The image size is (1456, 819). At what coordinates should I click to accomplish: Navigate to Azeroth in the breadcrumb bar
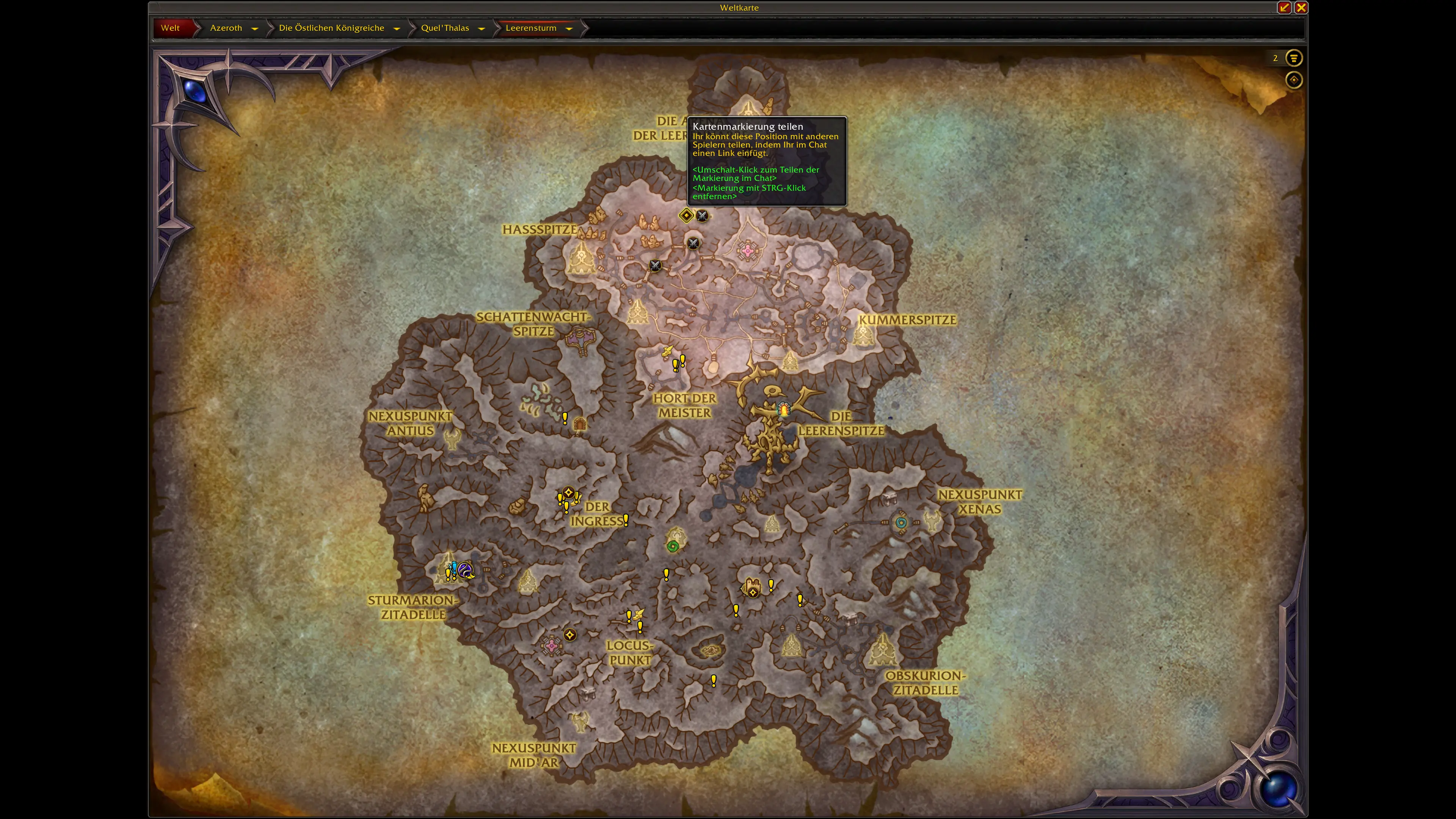(x=226, y=28)
